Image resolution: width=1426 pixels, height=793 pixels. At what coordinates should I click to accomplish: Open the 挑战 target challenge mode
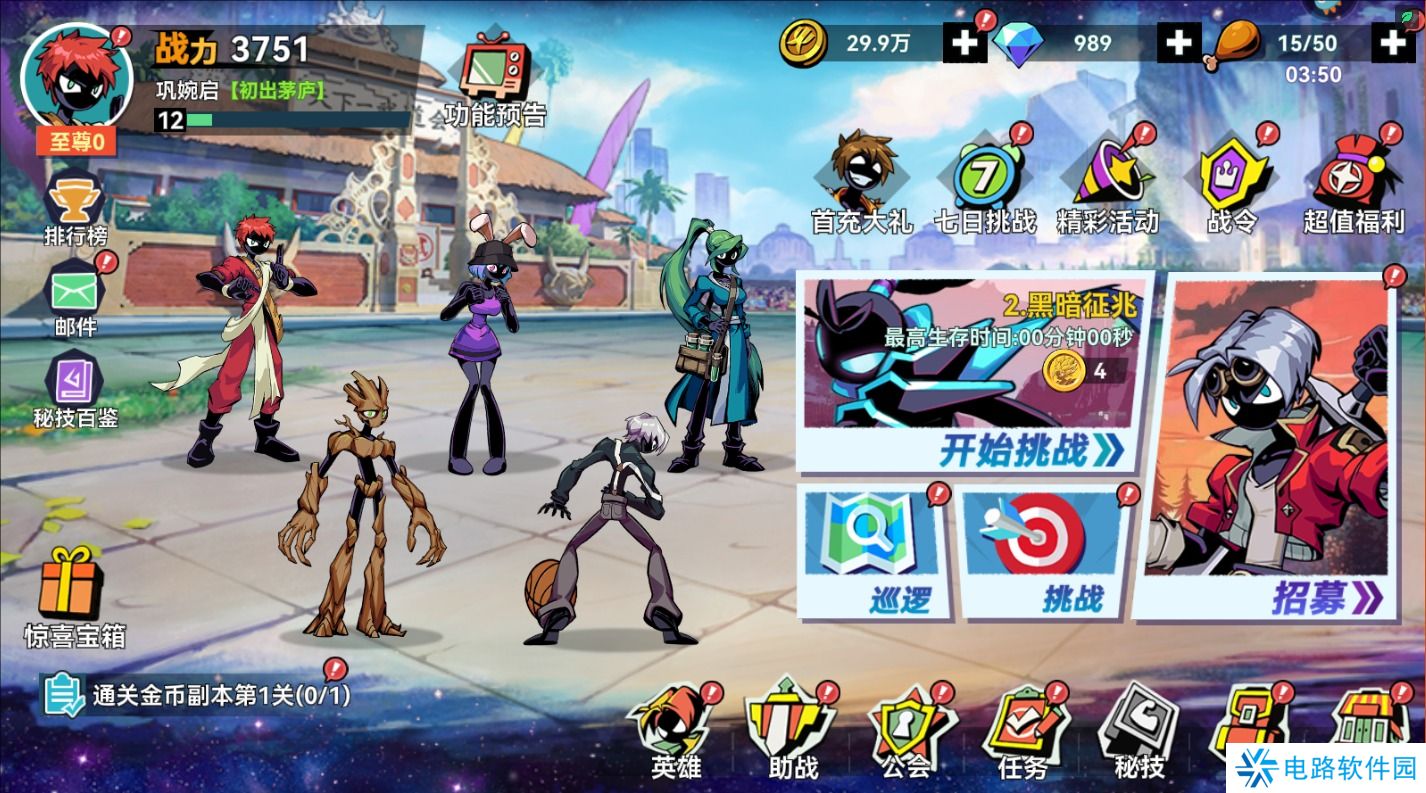pos(1046,553)
